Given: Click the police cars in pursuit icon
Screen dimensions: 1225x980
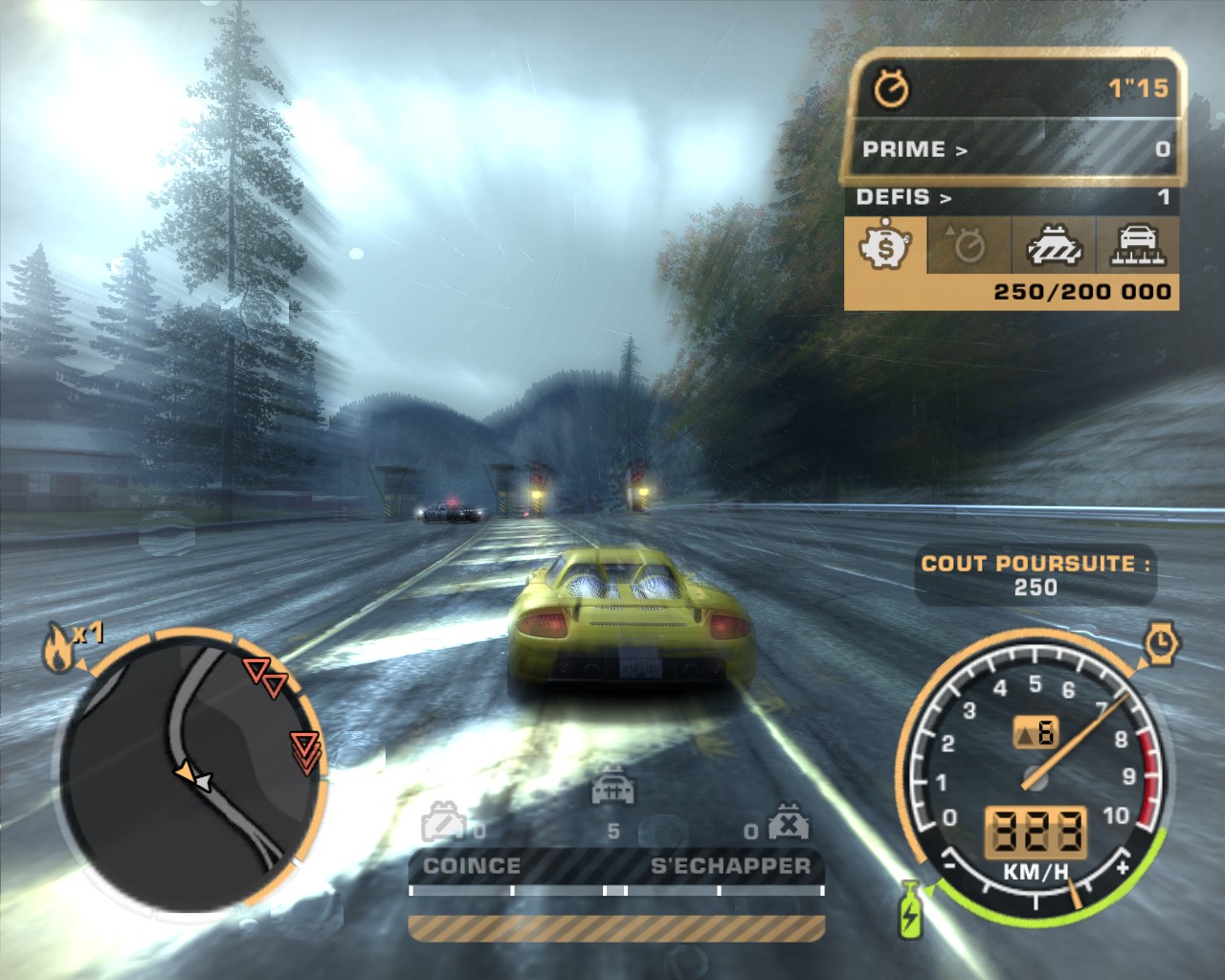Looking at the screenshot, I should (611, 789).
